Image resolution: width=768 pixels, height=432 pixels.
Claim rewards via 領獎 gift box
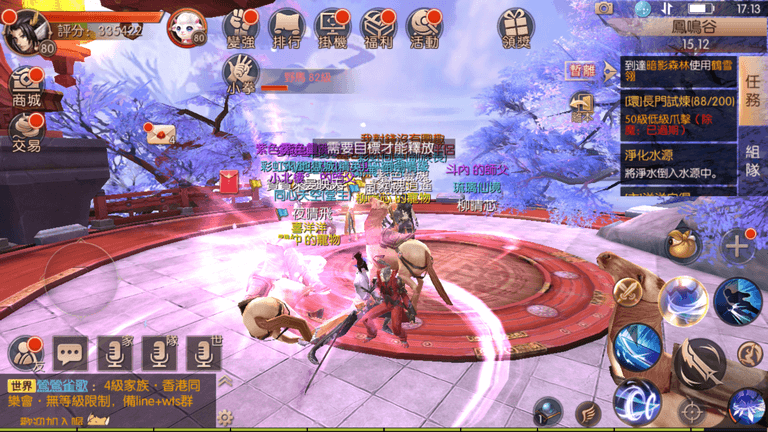point(516,29)
